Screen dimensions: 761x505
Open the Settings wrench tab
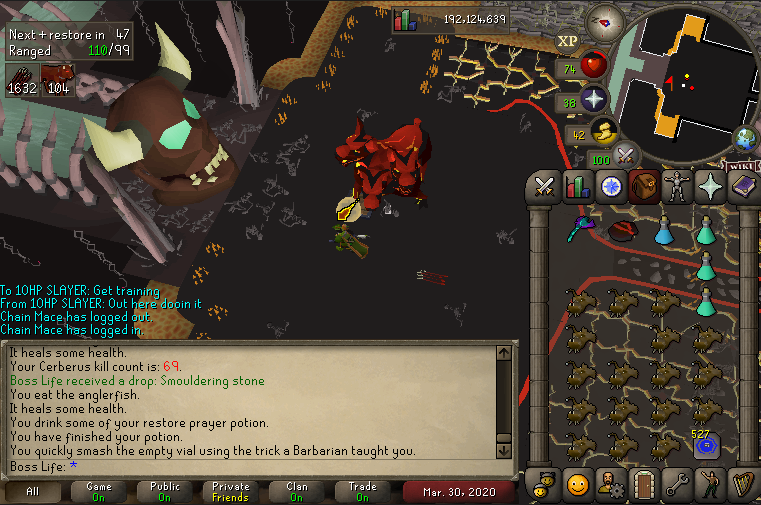point(677,484)
